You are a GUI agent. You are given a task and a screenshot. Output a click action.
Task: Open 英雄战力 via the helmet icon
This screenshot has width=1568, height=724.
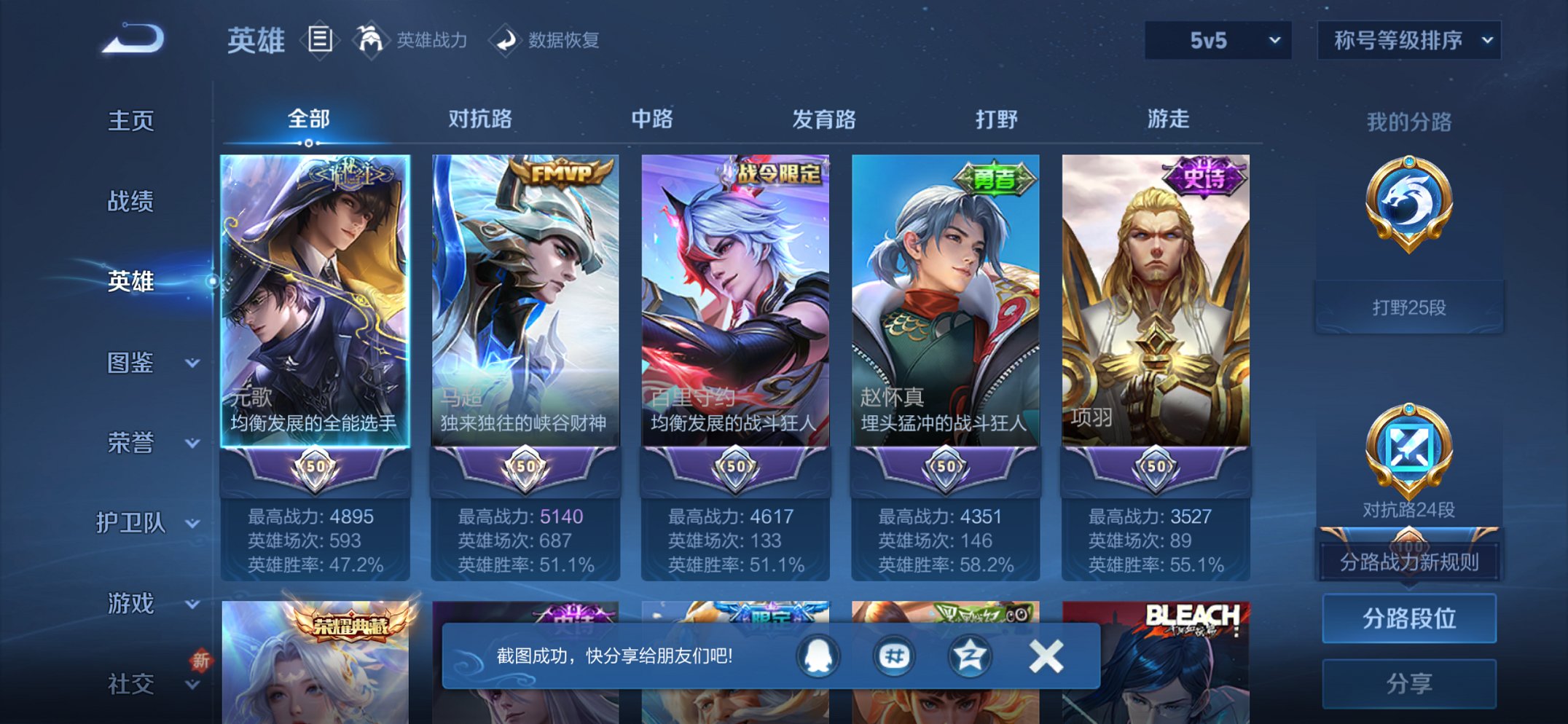pyautogui.click(x=371, y=40)
